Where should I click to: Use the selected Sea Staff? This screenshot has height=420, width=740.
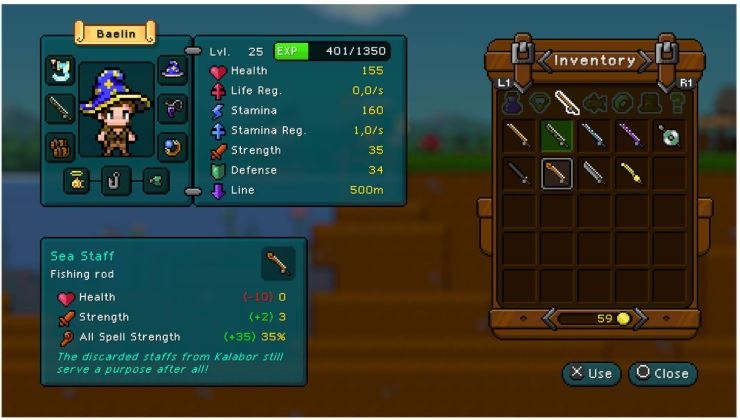591,373
